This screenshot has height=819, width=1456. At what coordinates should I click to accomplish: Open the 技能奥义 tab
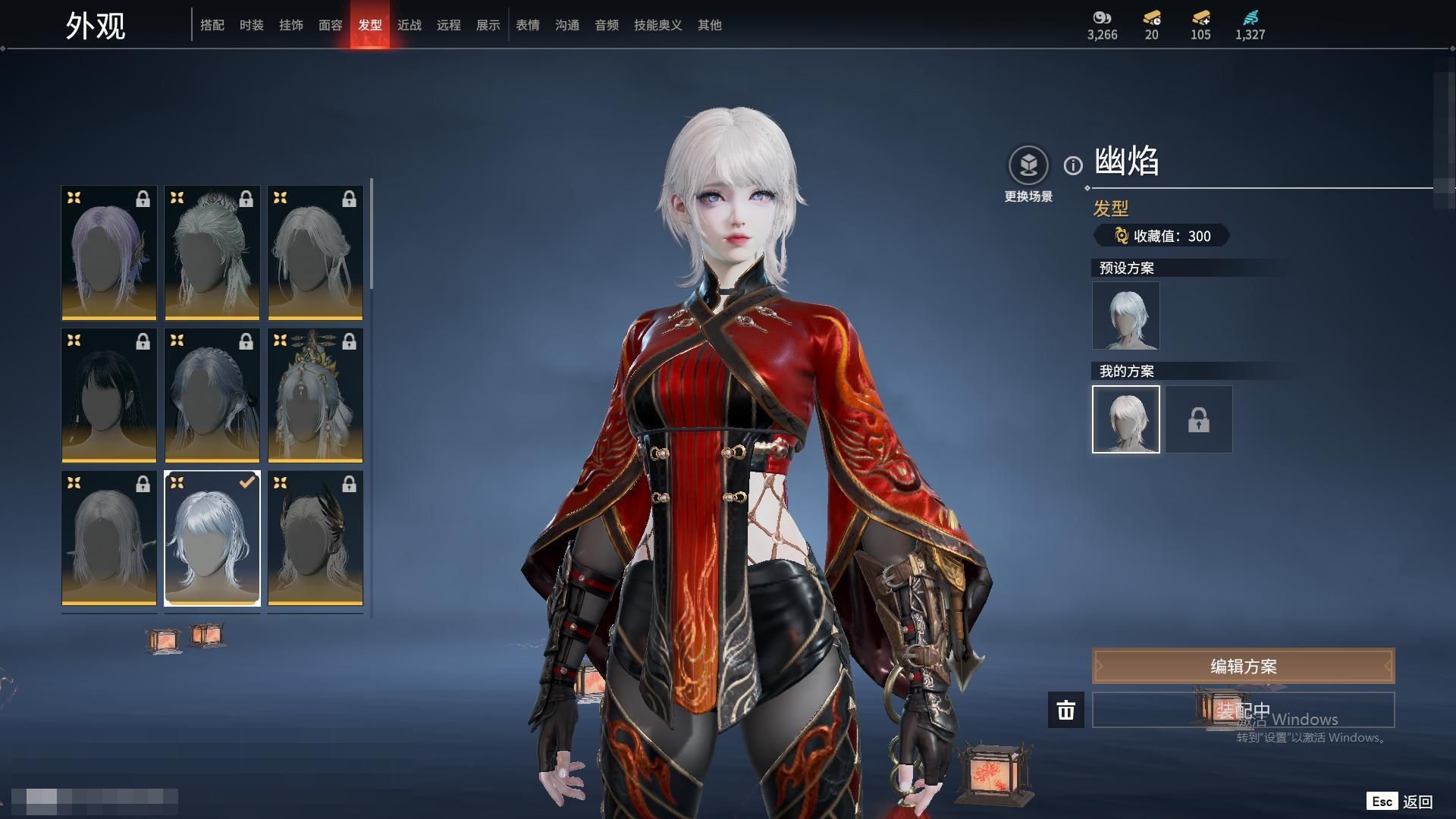pos(657,25)
